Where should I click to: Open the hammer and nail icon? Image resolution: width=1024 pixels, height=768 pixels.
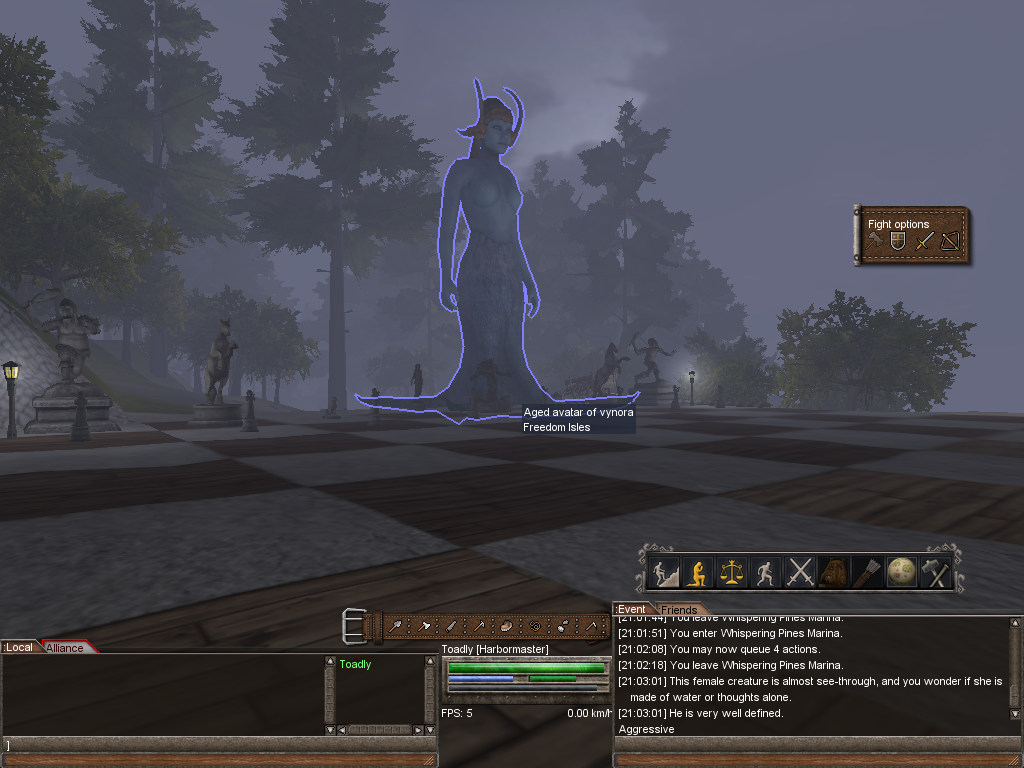(x=935, y=573)
